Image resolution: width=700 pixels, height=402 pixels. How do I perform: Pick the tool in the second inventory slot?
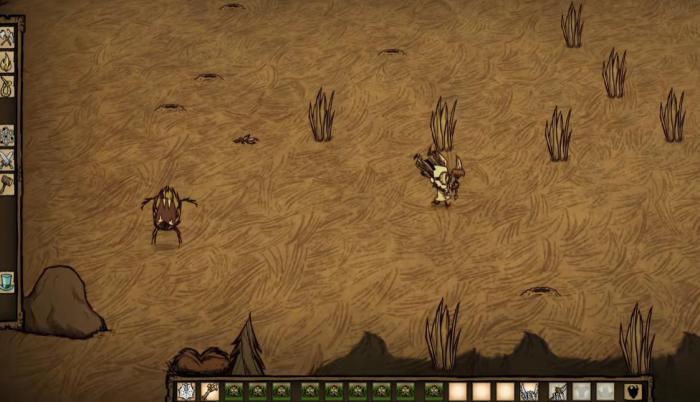coord(210,391)
